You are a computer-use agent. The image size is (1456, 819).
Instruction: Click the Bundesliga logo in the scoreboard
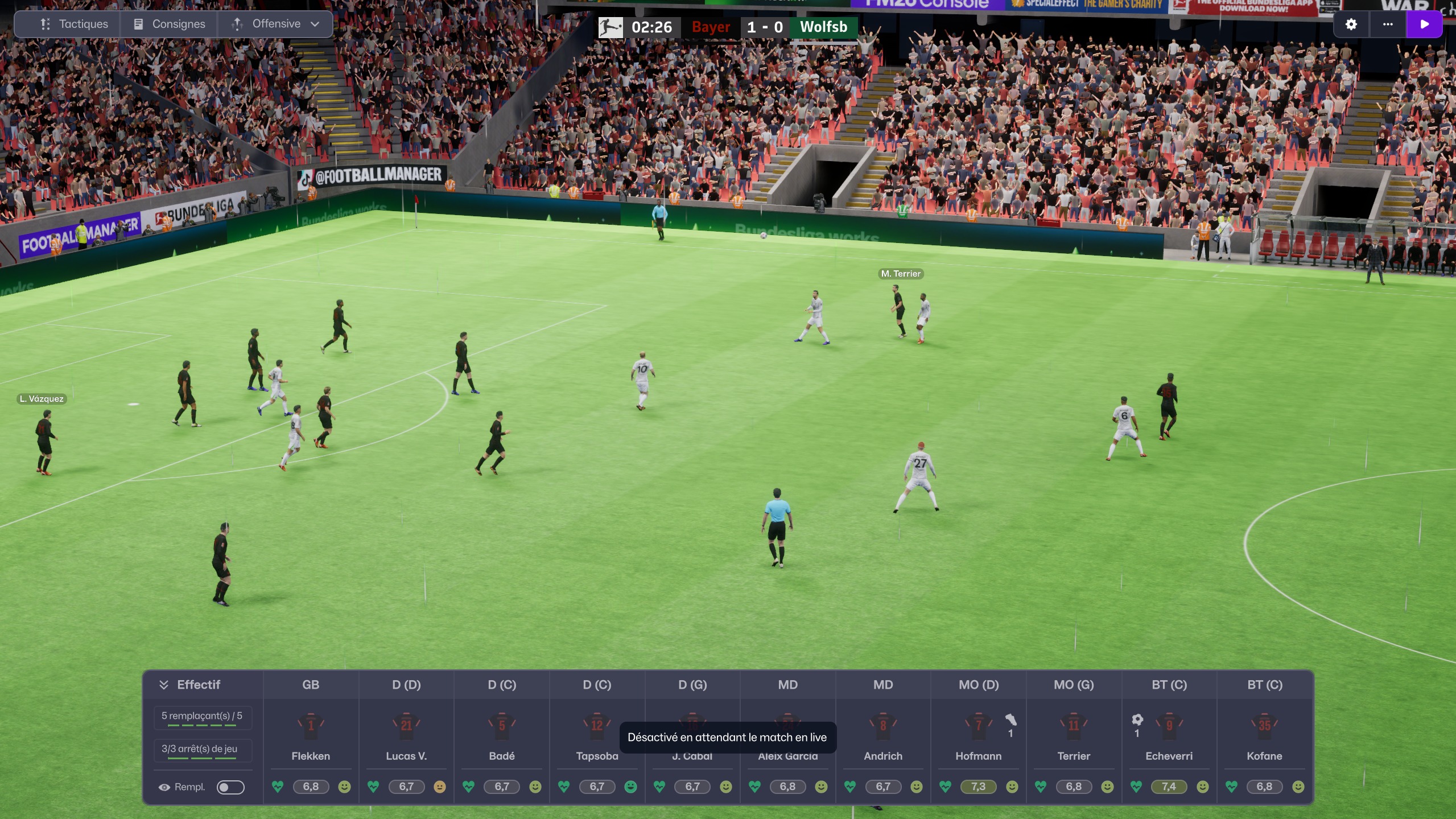point(610,26)
